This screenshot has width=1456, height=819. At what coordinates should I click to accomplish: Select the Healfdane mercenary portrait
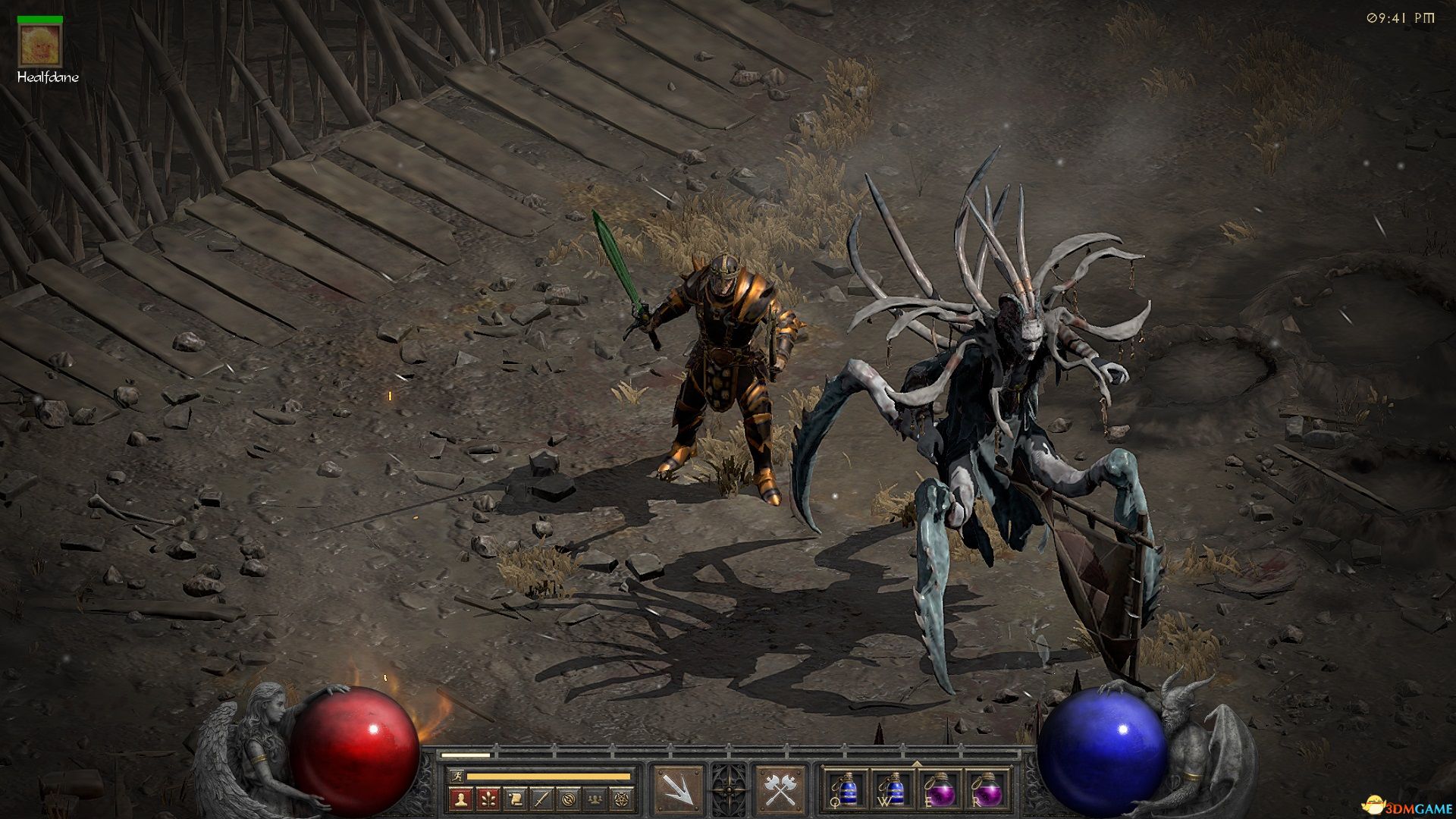(x=33, y=45)
